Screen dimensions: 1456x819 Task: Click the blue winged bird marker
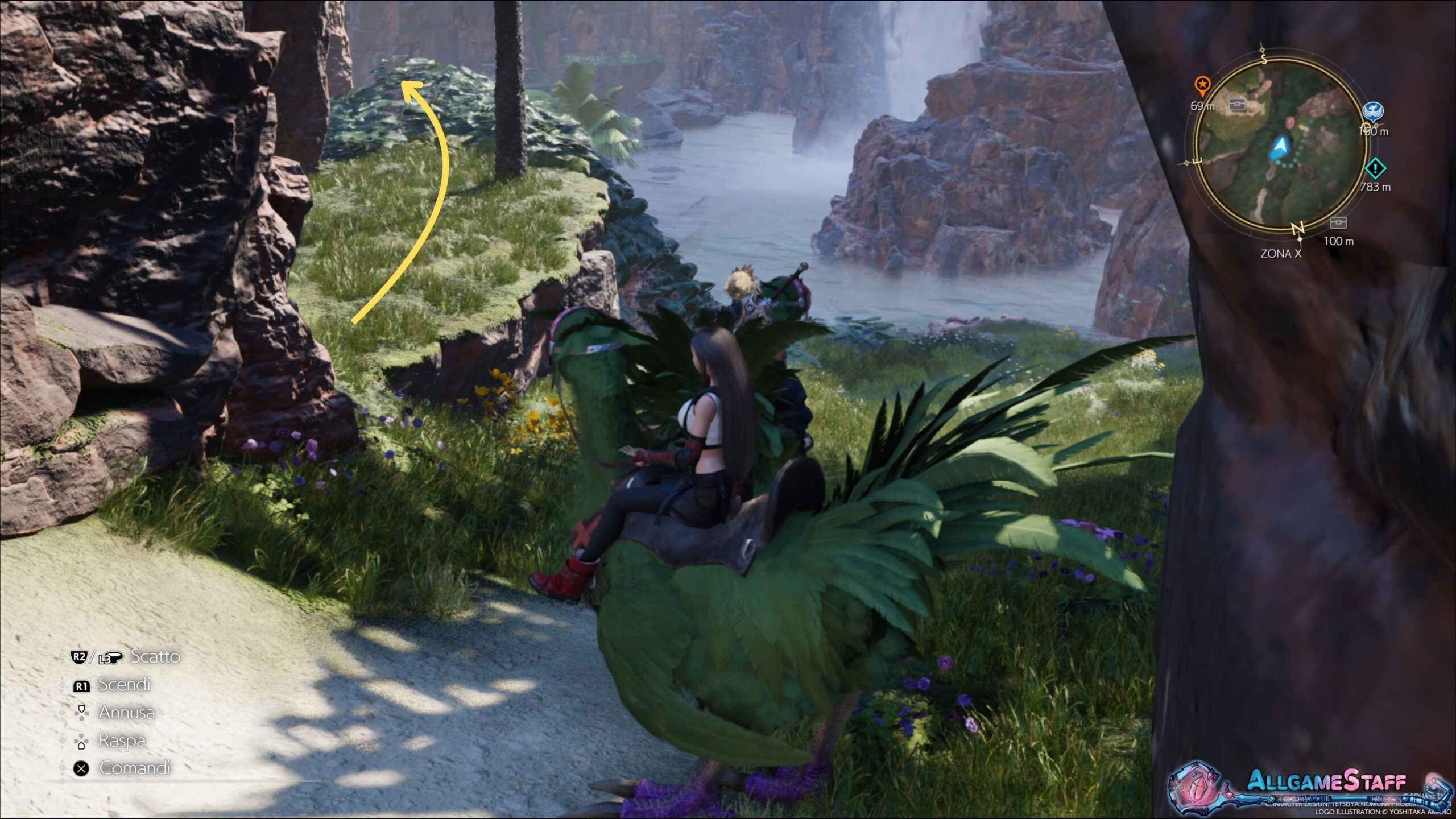(x=1374, y=111)
